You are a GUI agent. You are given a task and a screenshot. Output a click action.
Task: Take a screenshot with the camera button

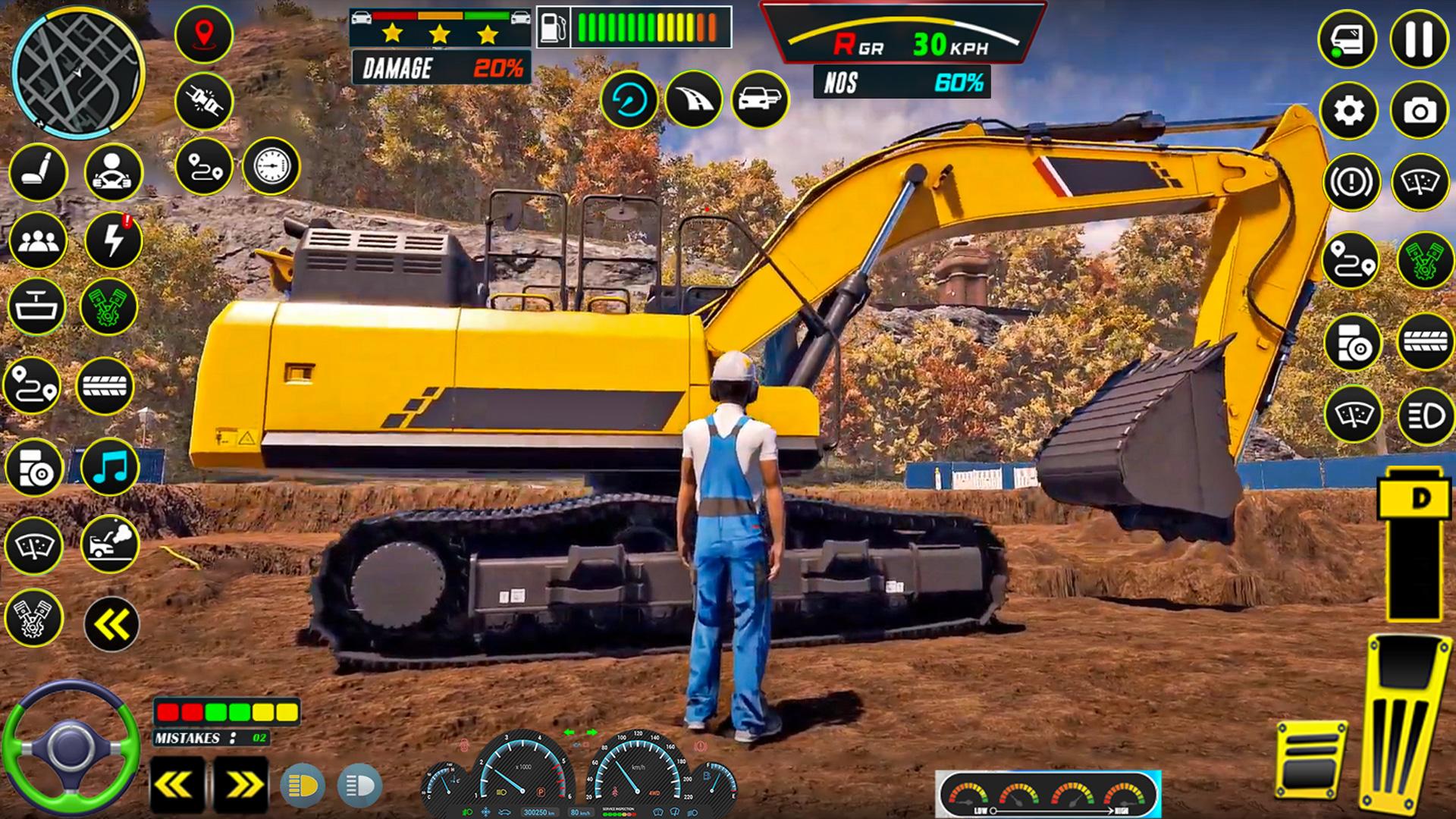pyautogui.click(x=1419, y=111)
